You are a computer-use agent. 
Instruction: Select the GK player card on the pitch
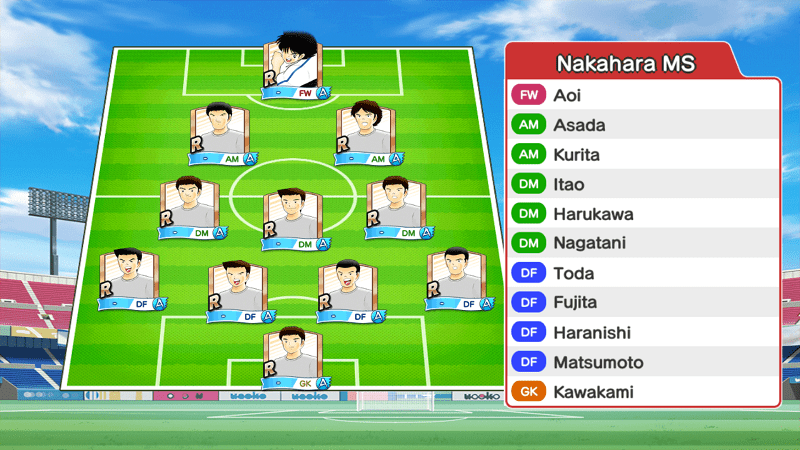(x=293, y=358)
